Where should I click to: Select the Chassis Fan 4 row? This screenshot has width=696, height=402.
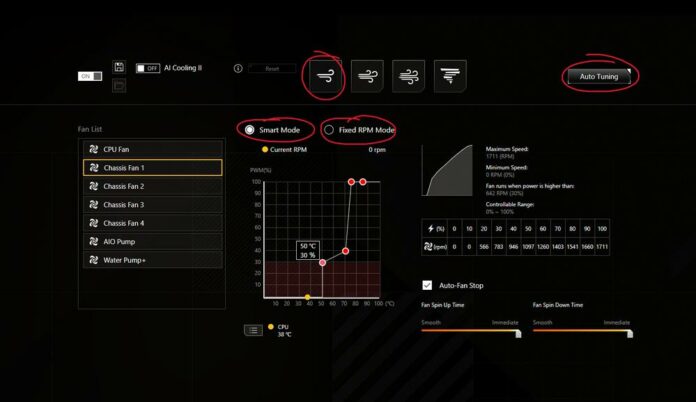[152, 223]
